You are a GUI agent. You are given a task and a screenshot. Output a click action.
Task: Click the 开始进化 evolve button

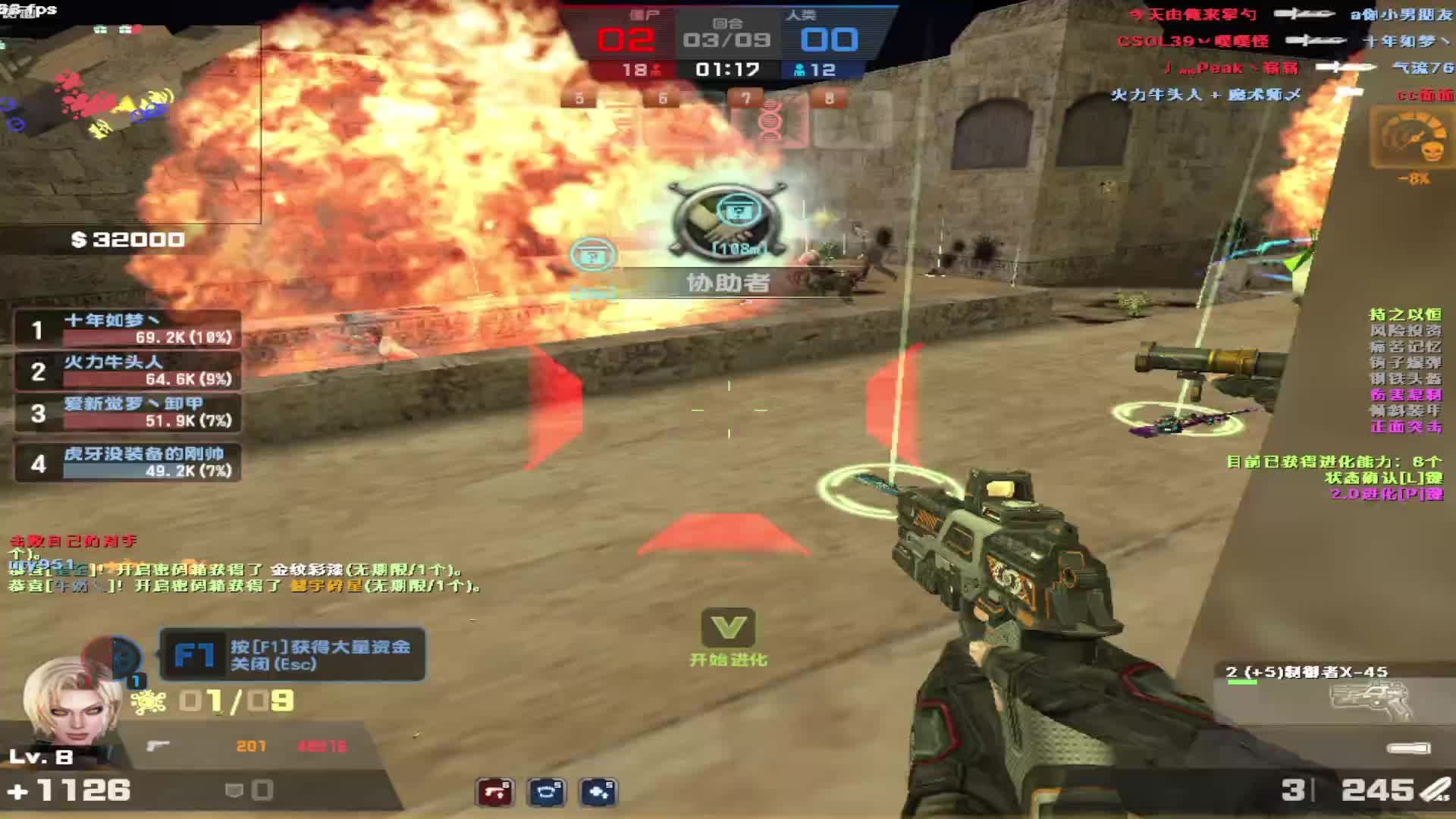[x=728, y=637]
